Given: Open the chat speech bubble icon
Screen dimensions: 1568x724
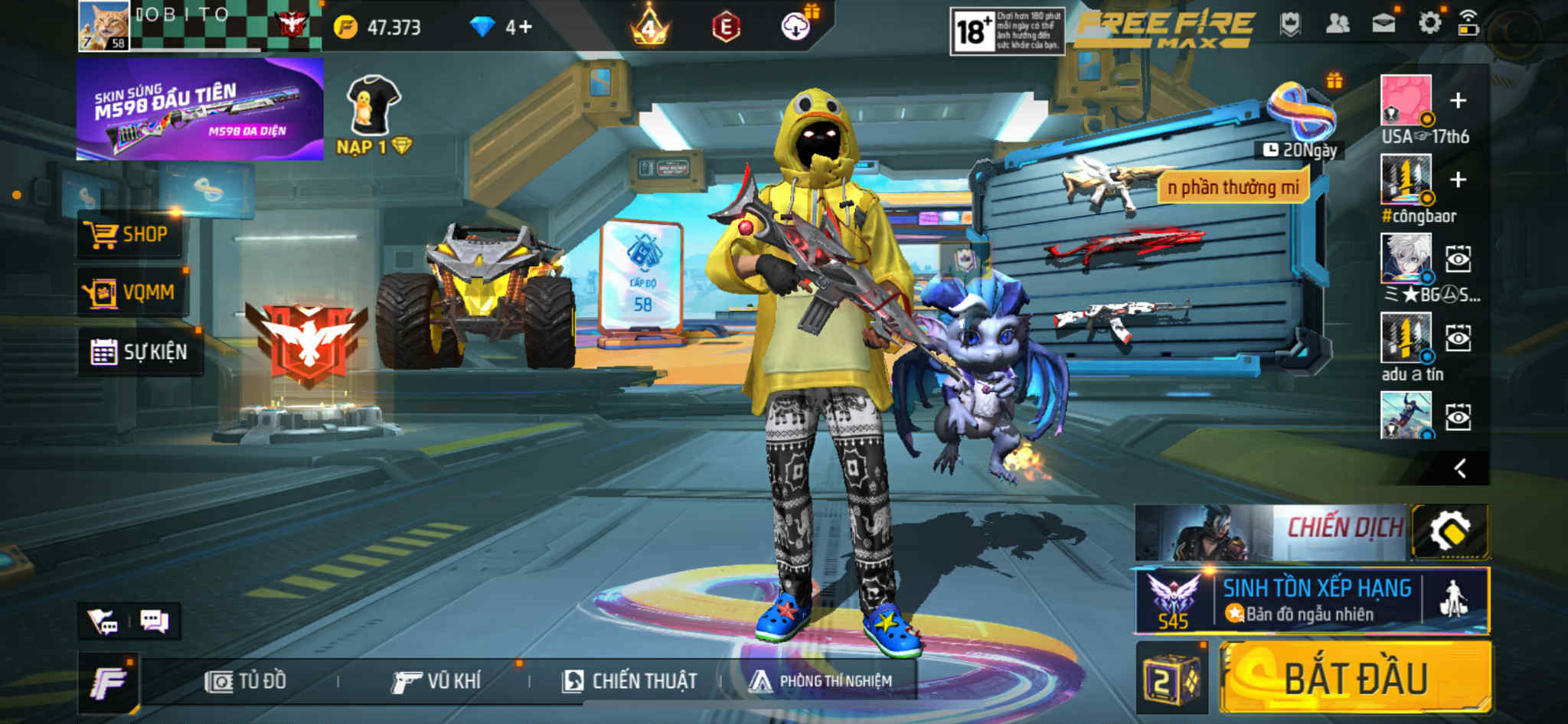Looking at the screenshot, I should tap(154, 621).
